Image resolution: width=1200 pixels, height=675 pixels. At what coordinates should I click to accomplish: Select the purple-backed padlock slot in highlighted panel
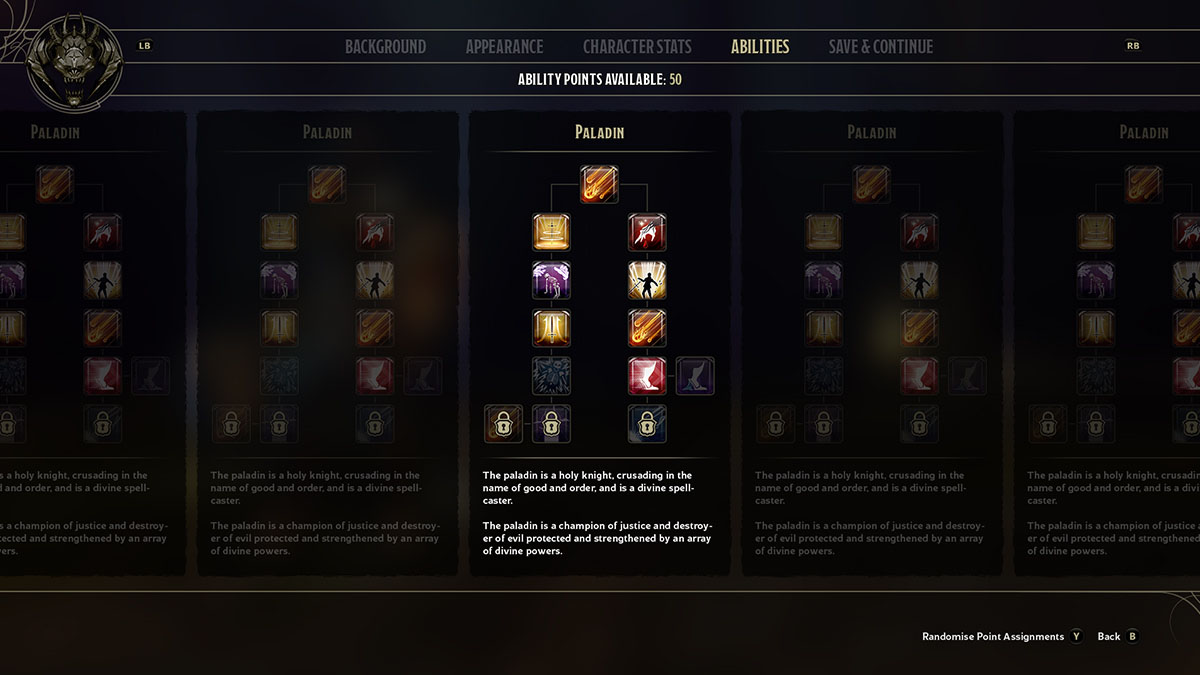pos(551,424)
